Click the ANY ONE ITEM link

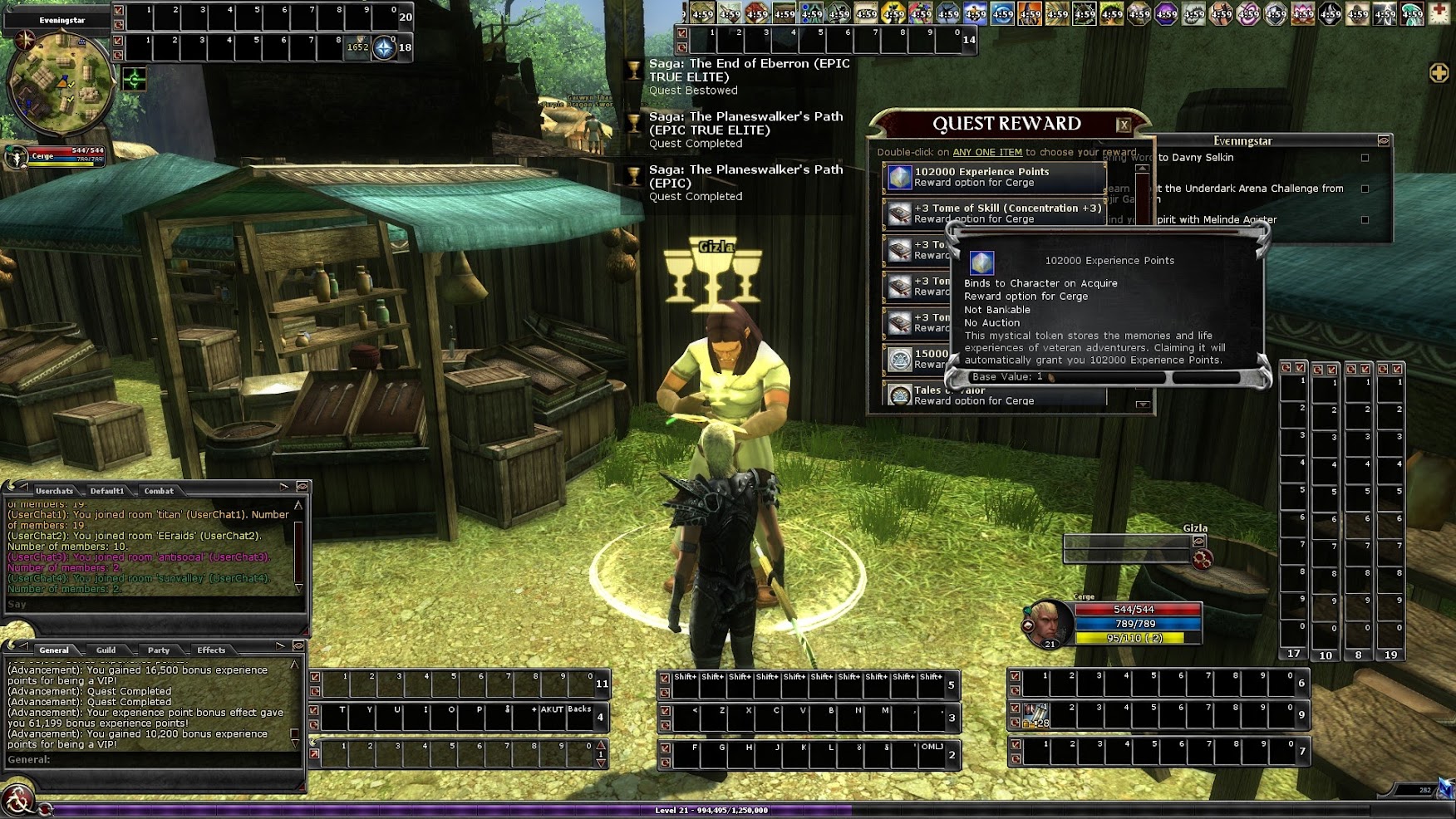click(986, 152)
